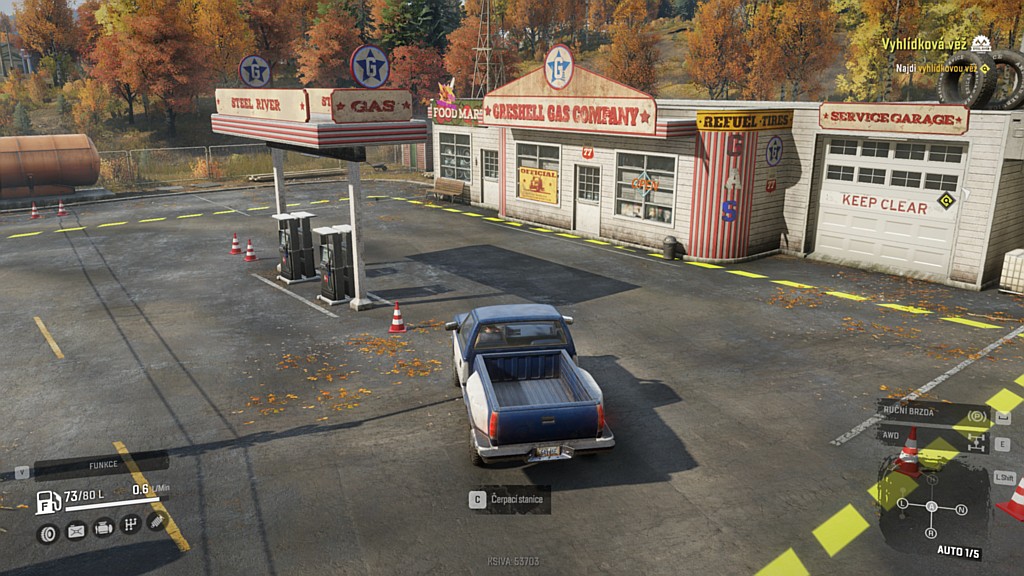
Task: Click the fuel pump icon
Action: point(48,501)
